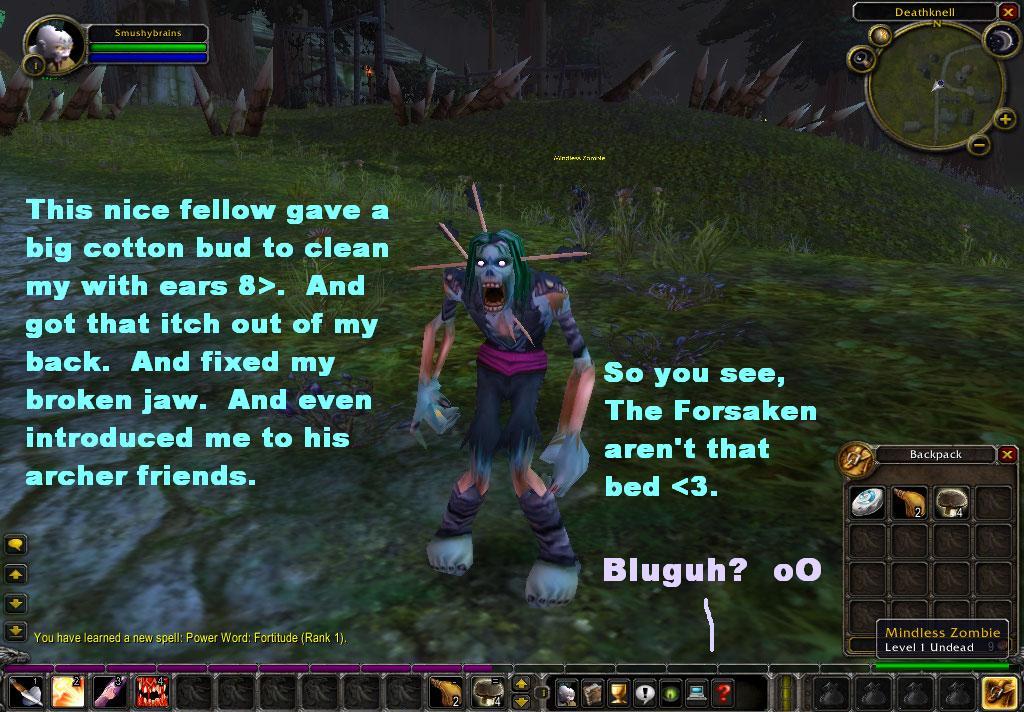Screen dimensions: 1024x712
Task: Open the character info micro button
Action: point(566,692)
